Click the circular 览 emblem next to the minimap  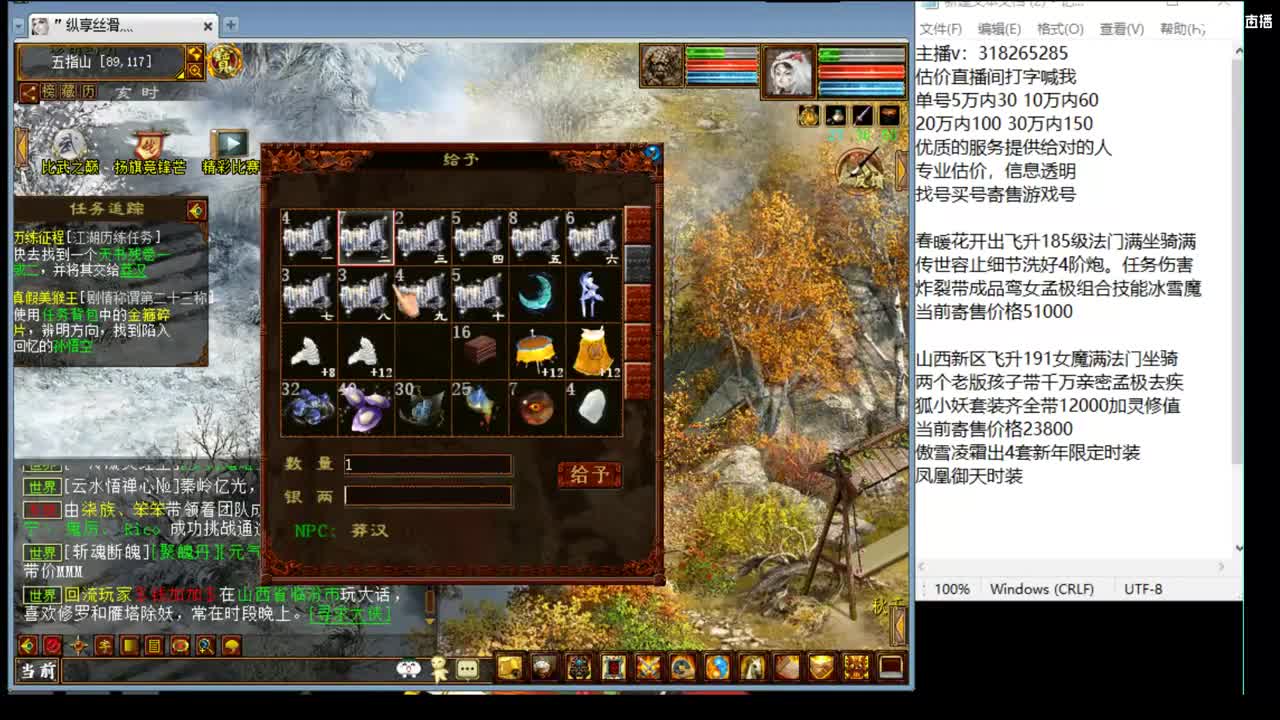226,61
